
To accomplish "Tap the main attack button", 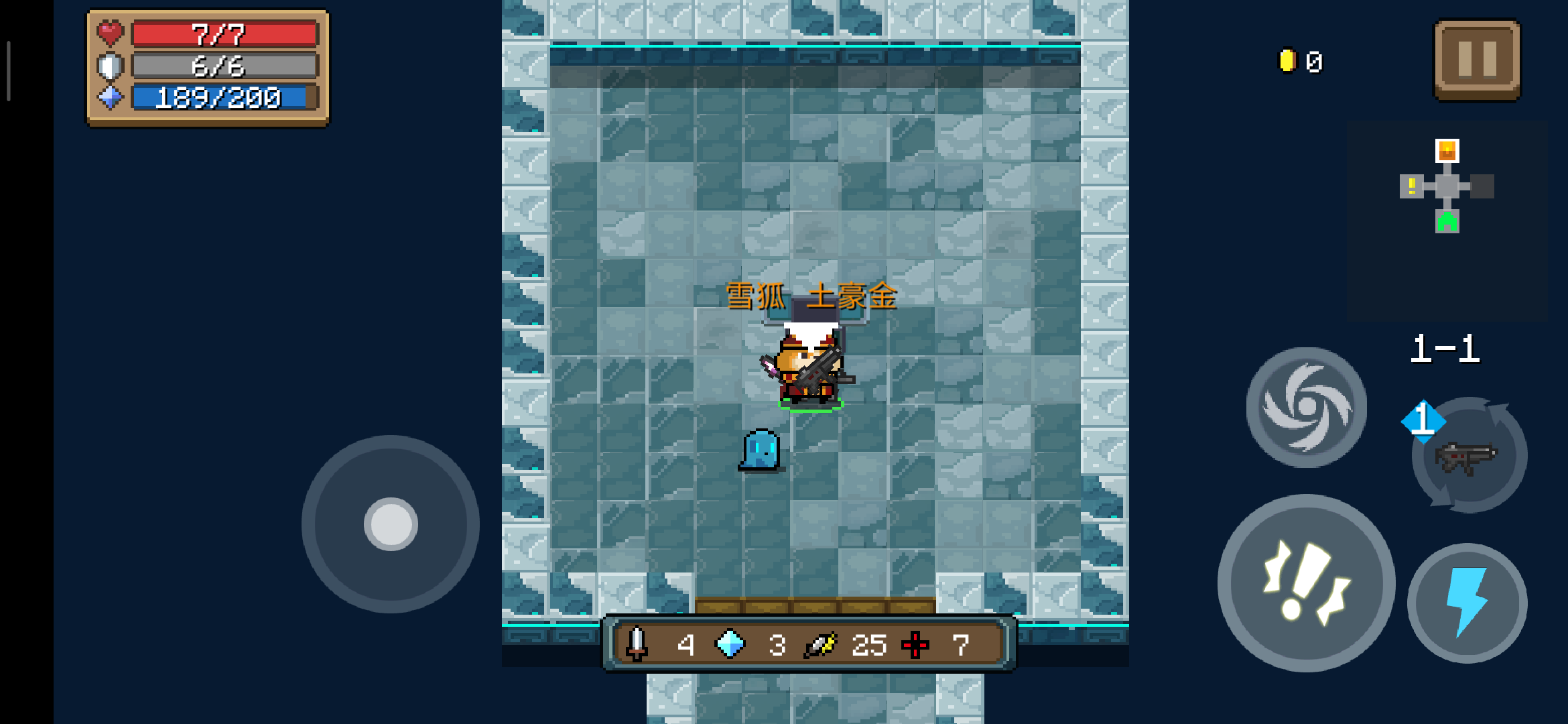I will coord(1306,583).
